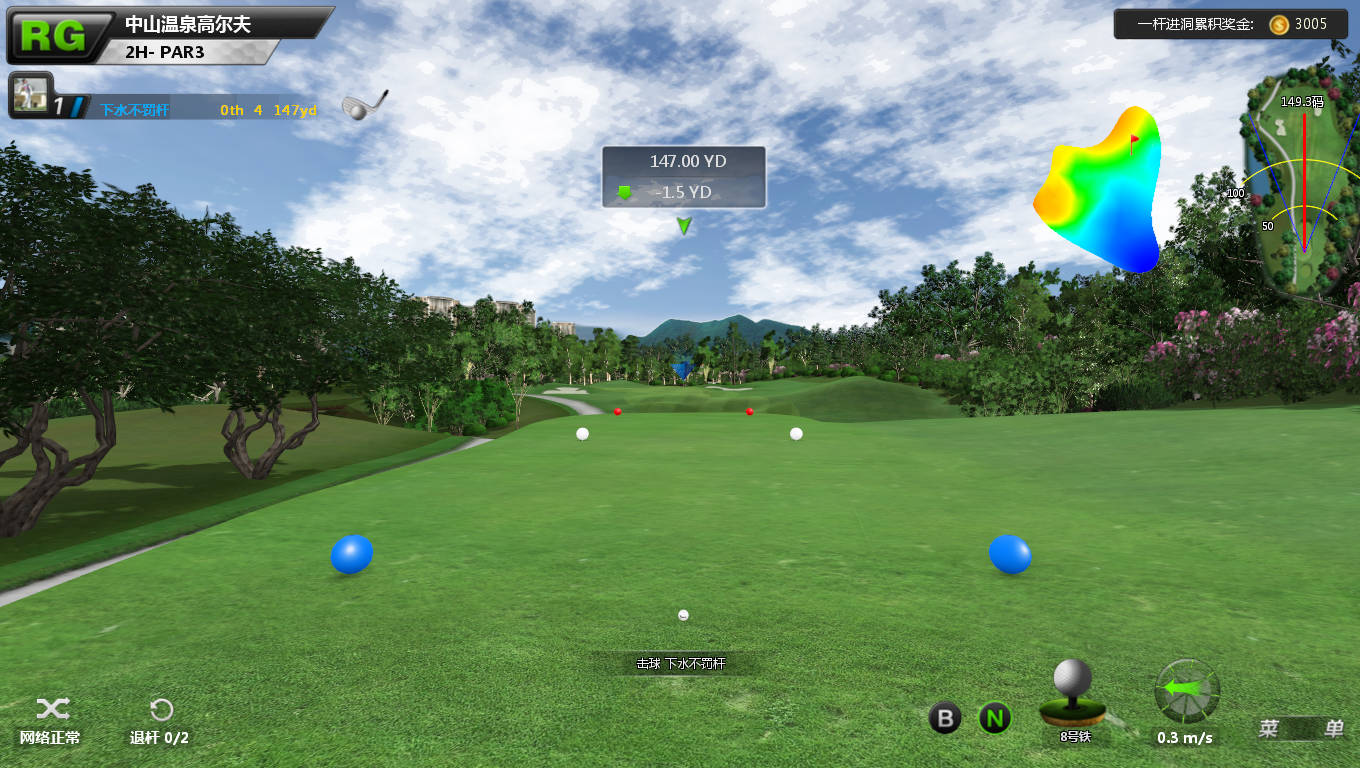
Task: Toggle the green N button
Action: tap(994, 718)
